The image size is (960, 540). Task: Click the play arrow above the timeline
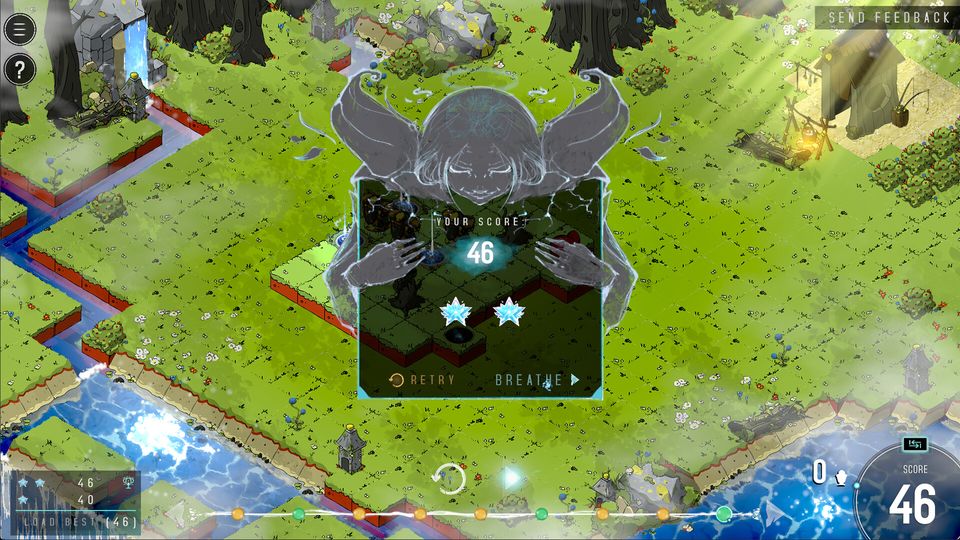point(512,478)
